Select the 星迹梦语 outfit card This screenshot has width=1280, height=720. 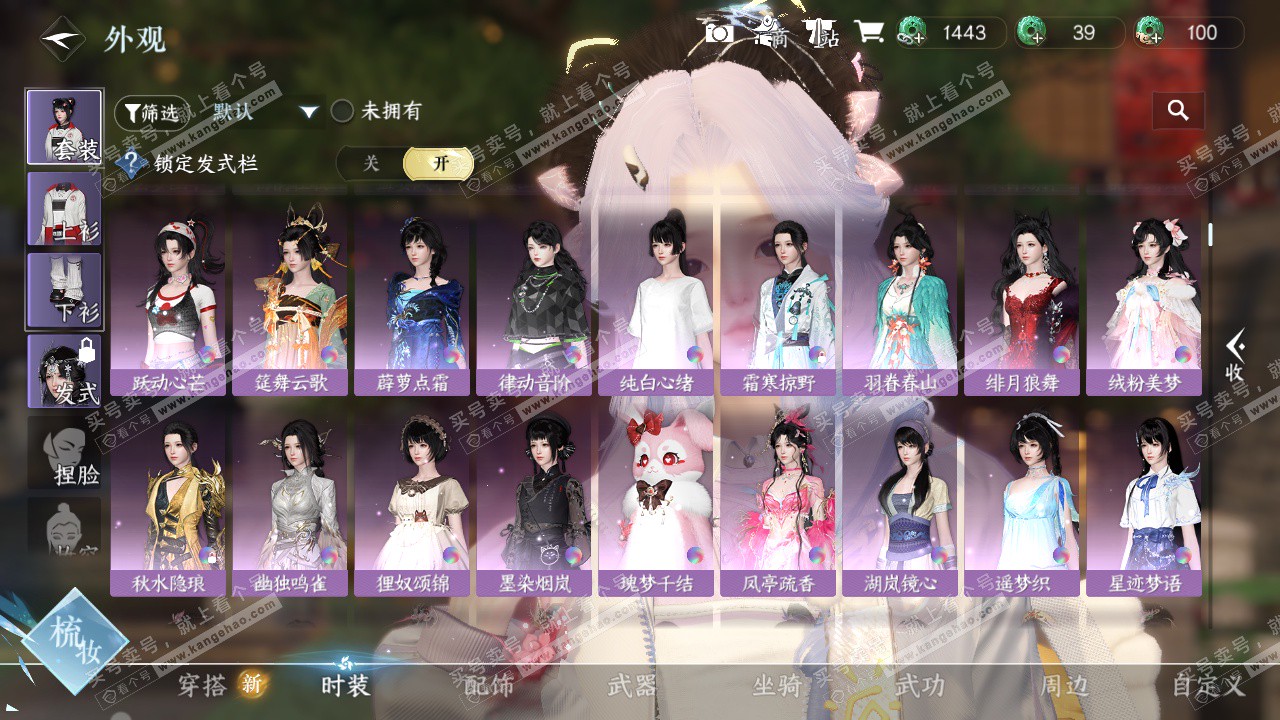coord(1144,500)
